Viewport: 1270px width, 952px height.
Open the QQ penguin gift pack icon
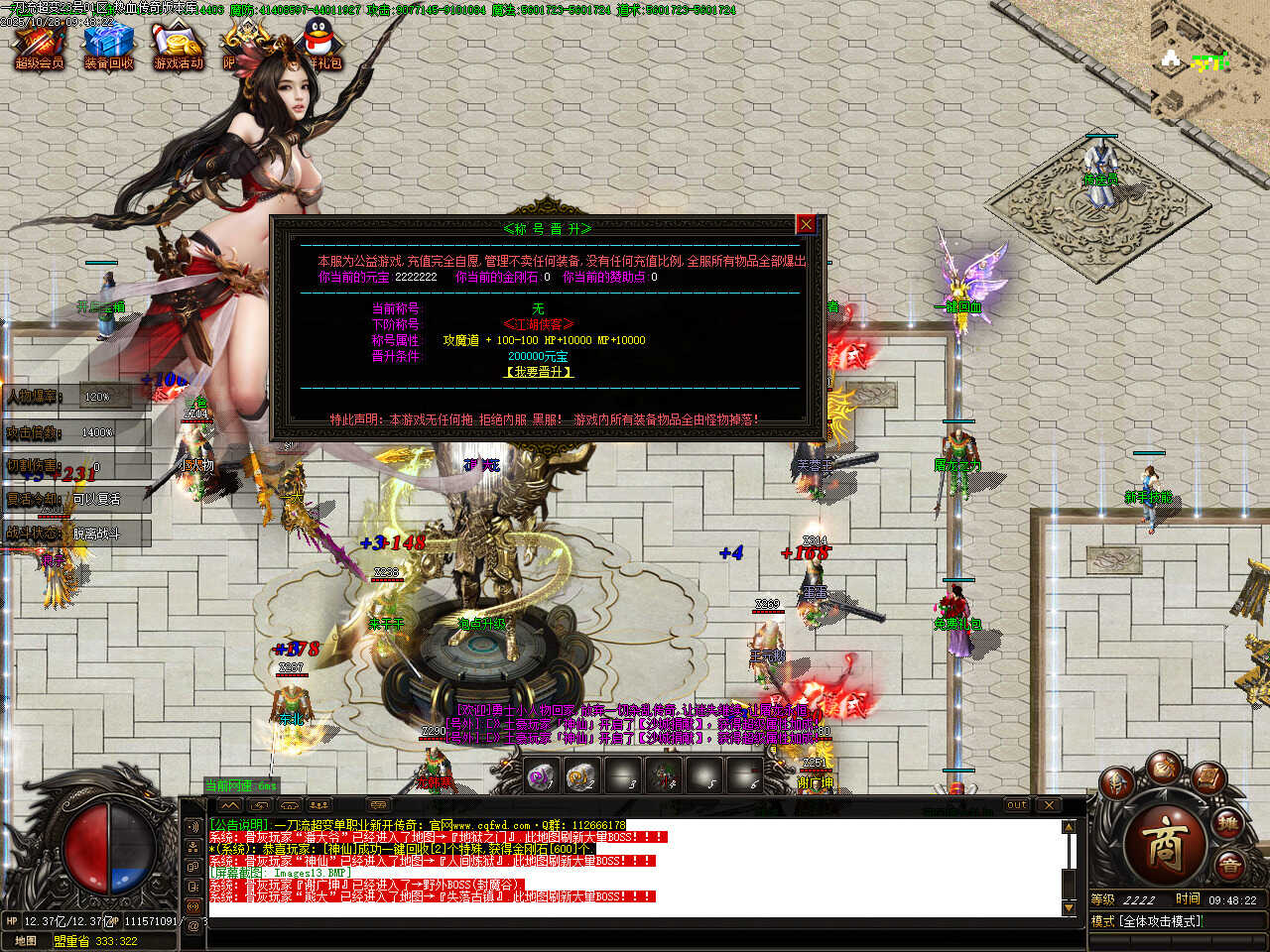tap(319, 45)
